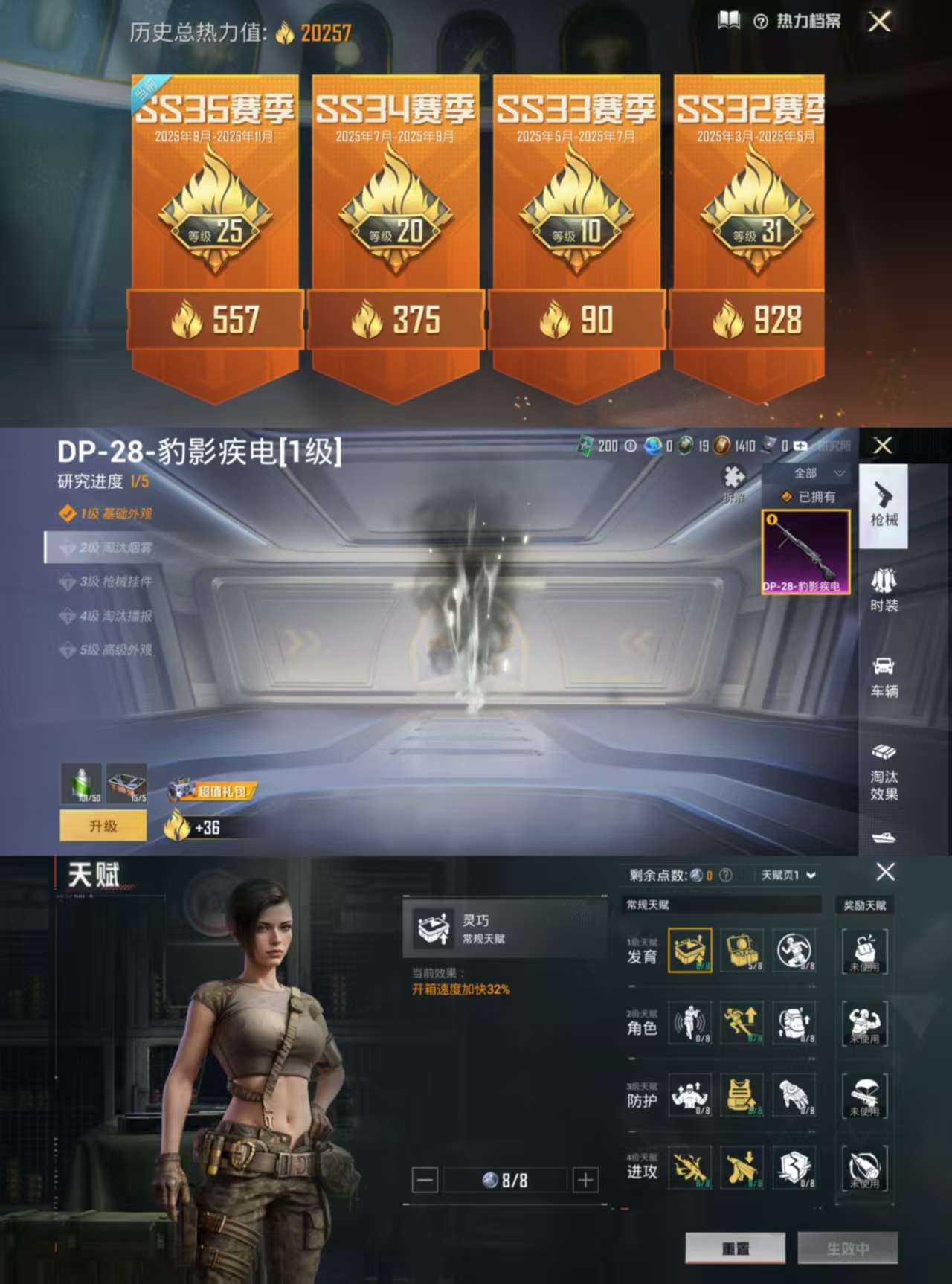Click the 拆解 dismantle puzzle icon

pyautogui.click(x=735, y=475)
